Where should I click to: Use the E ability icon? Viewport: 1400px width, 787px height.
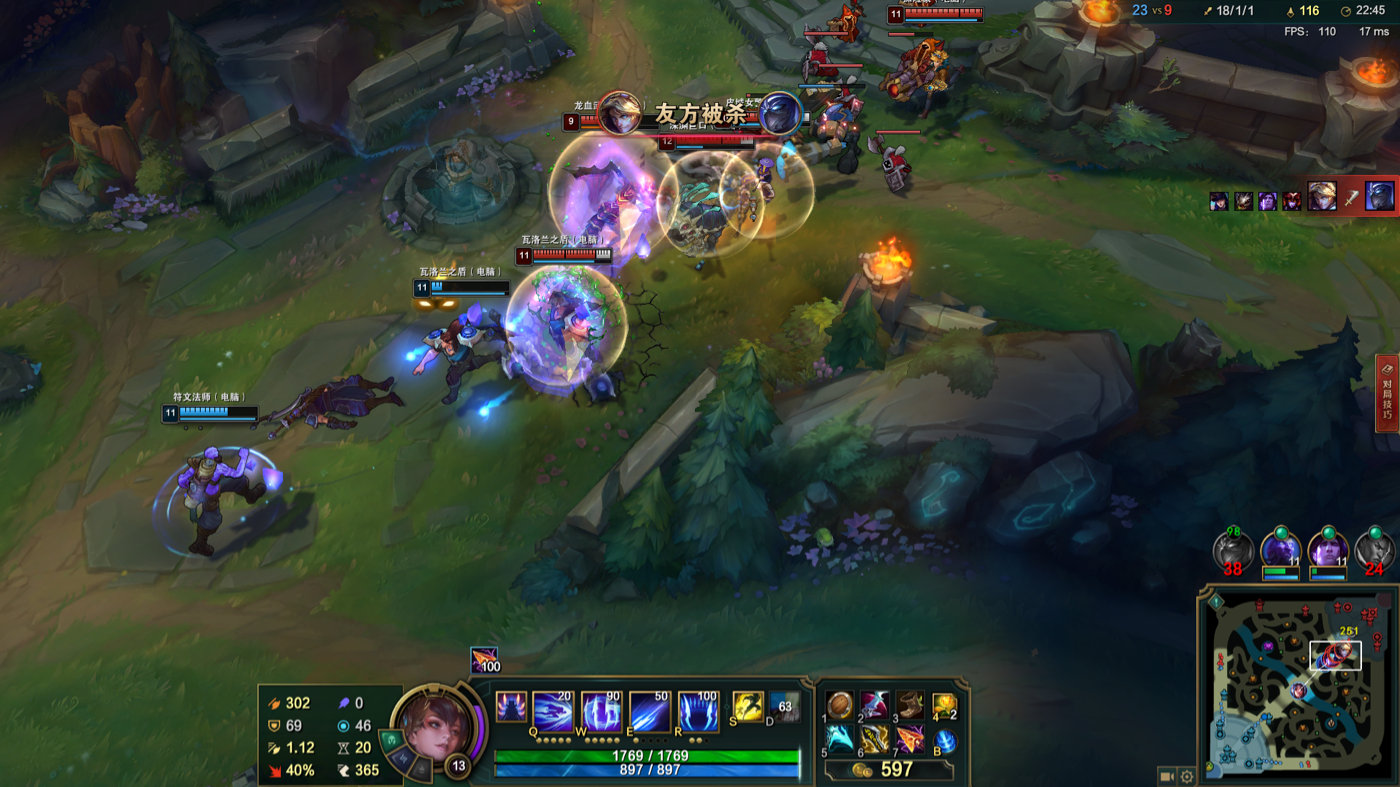click(649, 710)
